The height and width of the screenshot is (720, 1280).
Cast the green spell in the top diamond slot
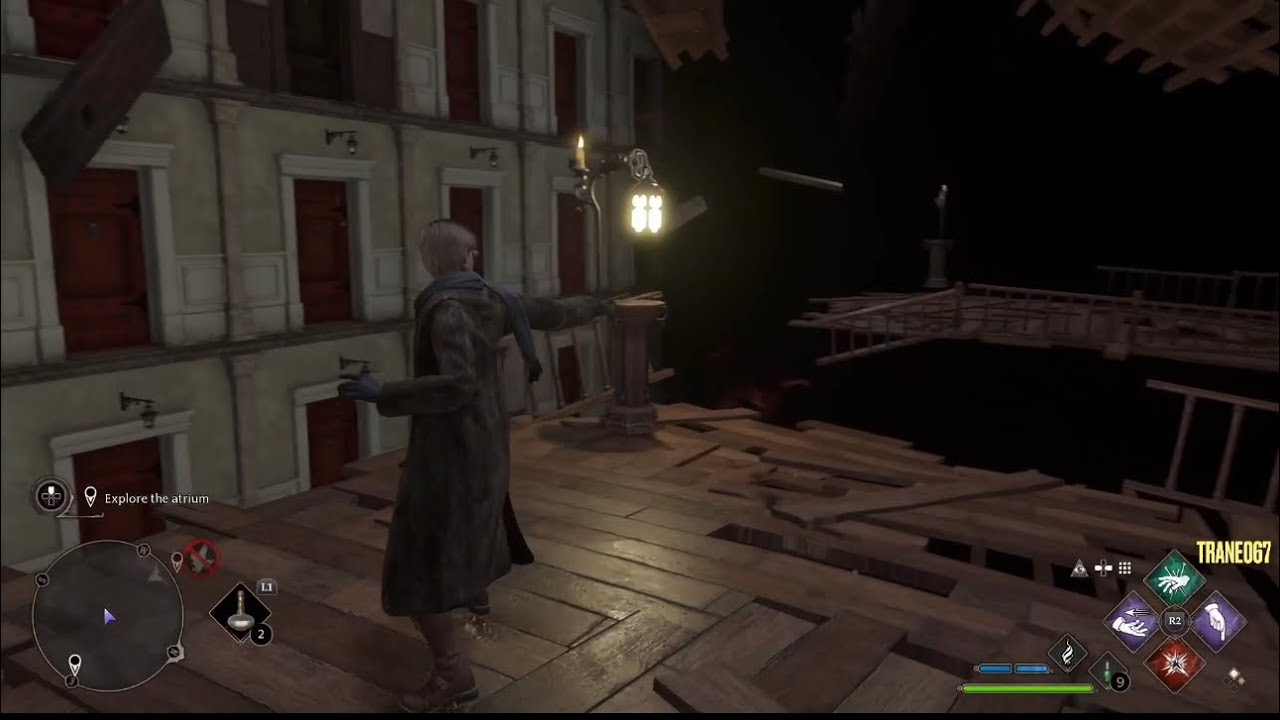pyautogui.click(x=1175, y=580)
